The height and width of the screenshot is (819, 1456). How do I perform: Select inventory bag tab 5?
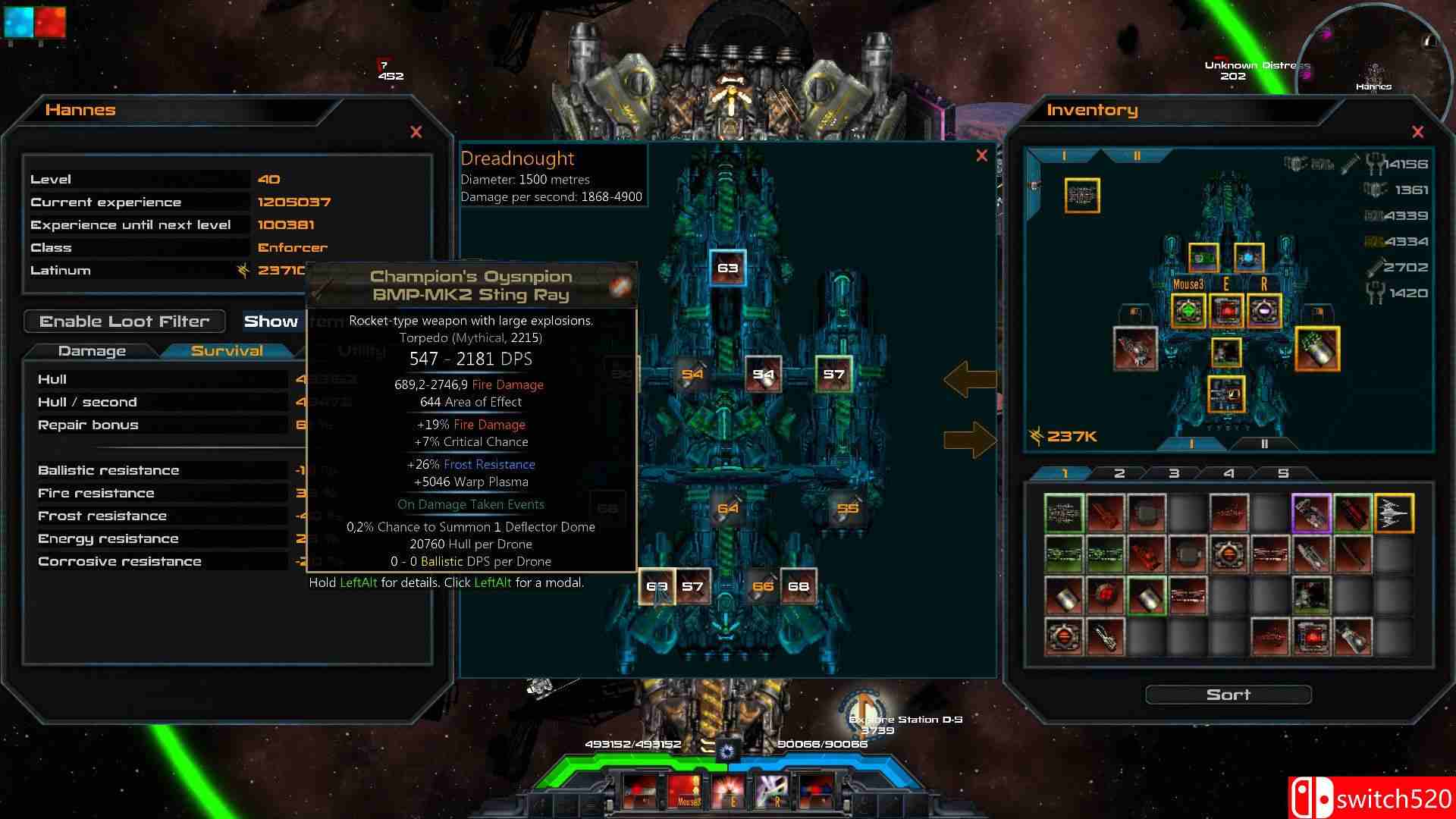(x=1282, y=473)
